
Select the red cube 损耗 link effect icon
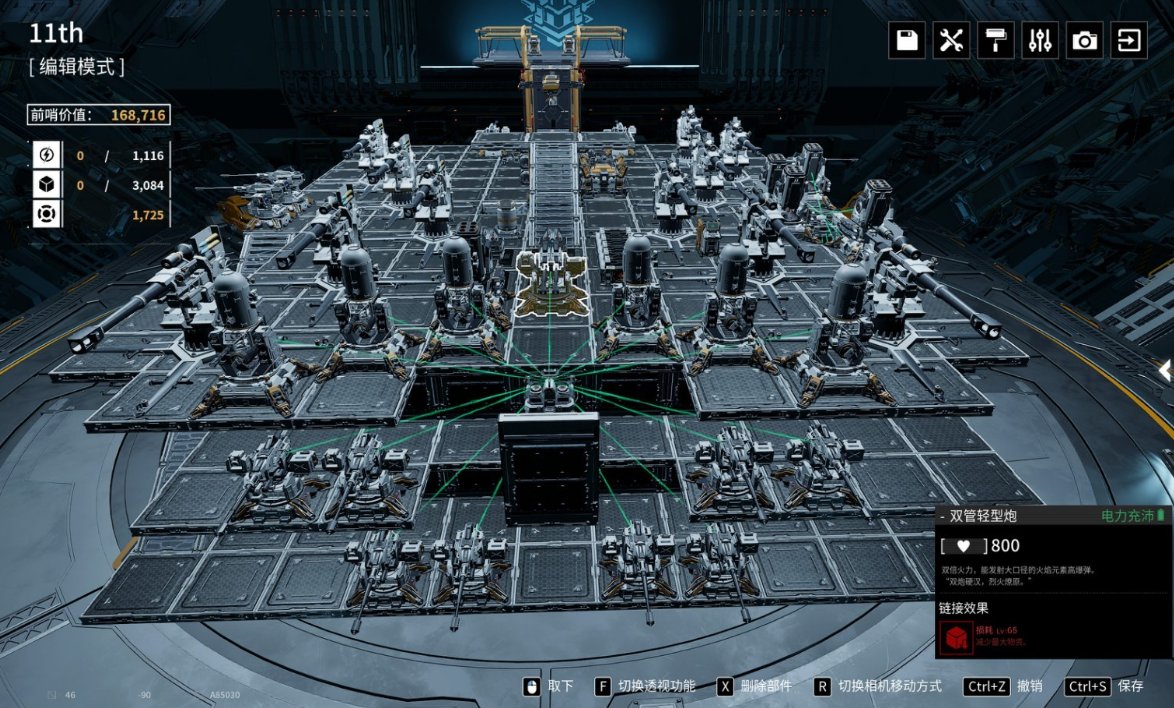tap(955, 635)
